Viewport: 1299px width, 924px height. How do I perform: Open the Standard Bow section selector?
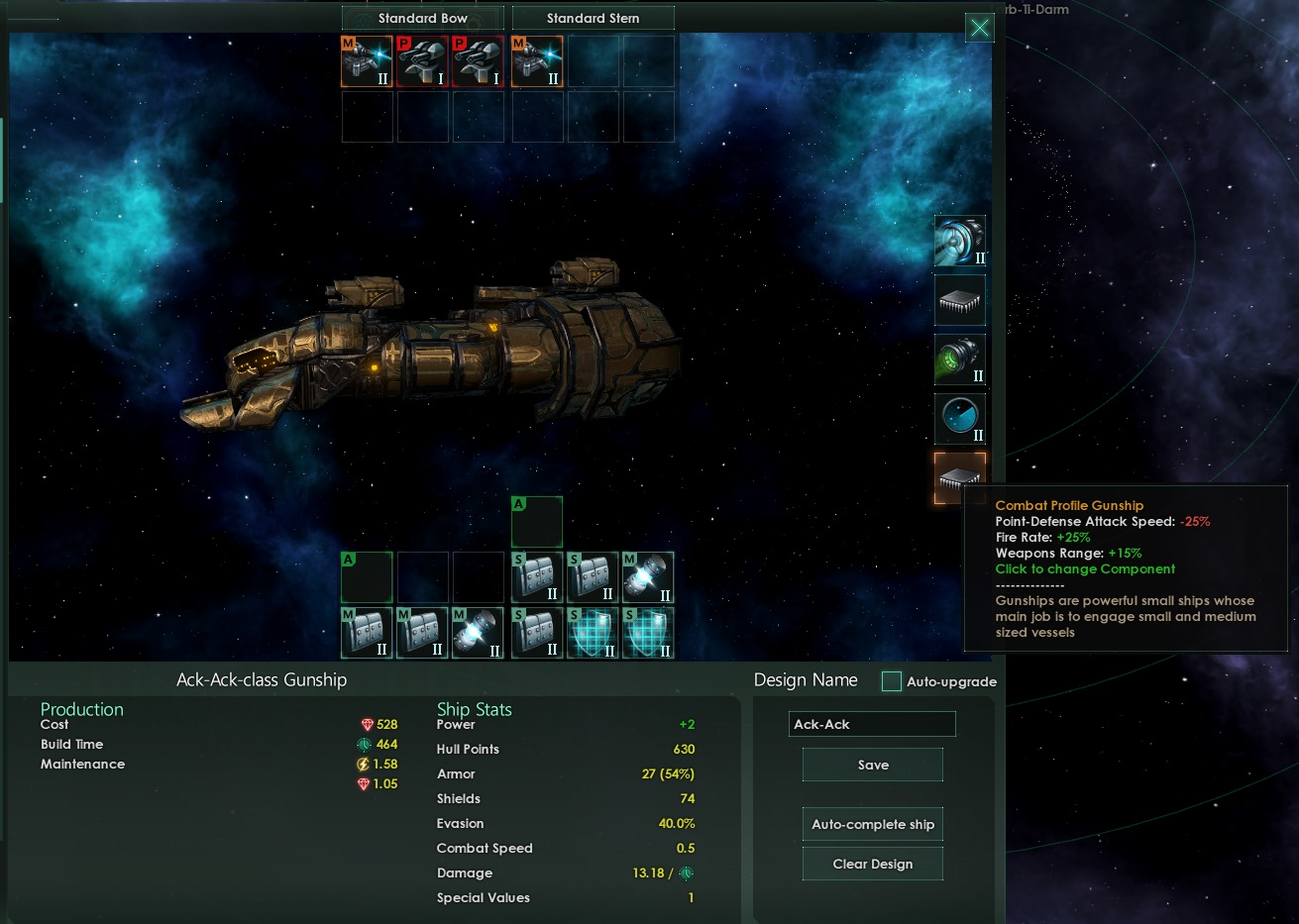(x=422, y=18)
